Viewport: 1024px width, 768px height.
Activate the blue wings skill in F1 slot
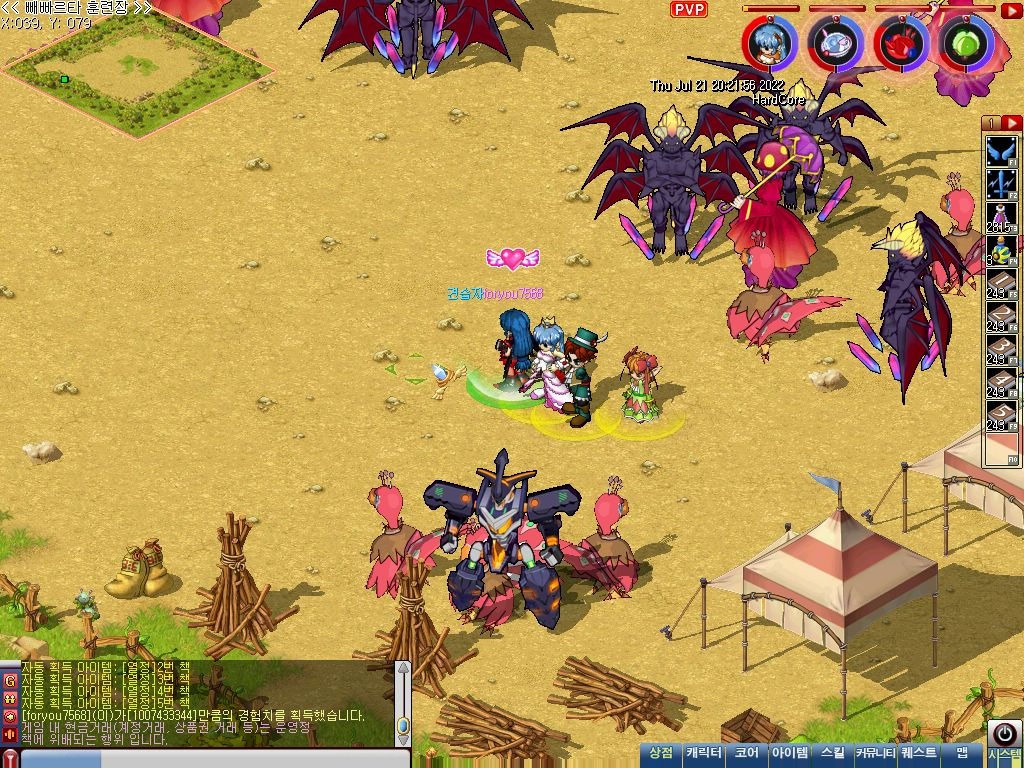[x=1001, y=152]
